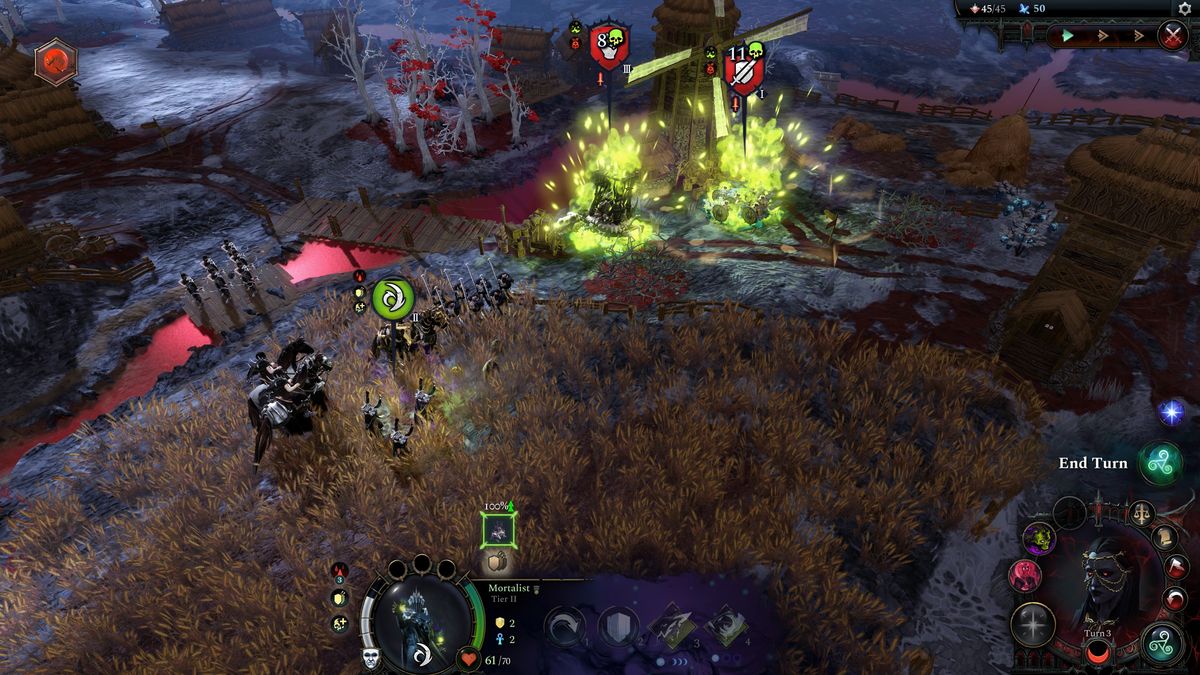This screenshot has height=675, width=1200.
Task: Target the enemy stack marked 8
Action: (608, 46)
